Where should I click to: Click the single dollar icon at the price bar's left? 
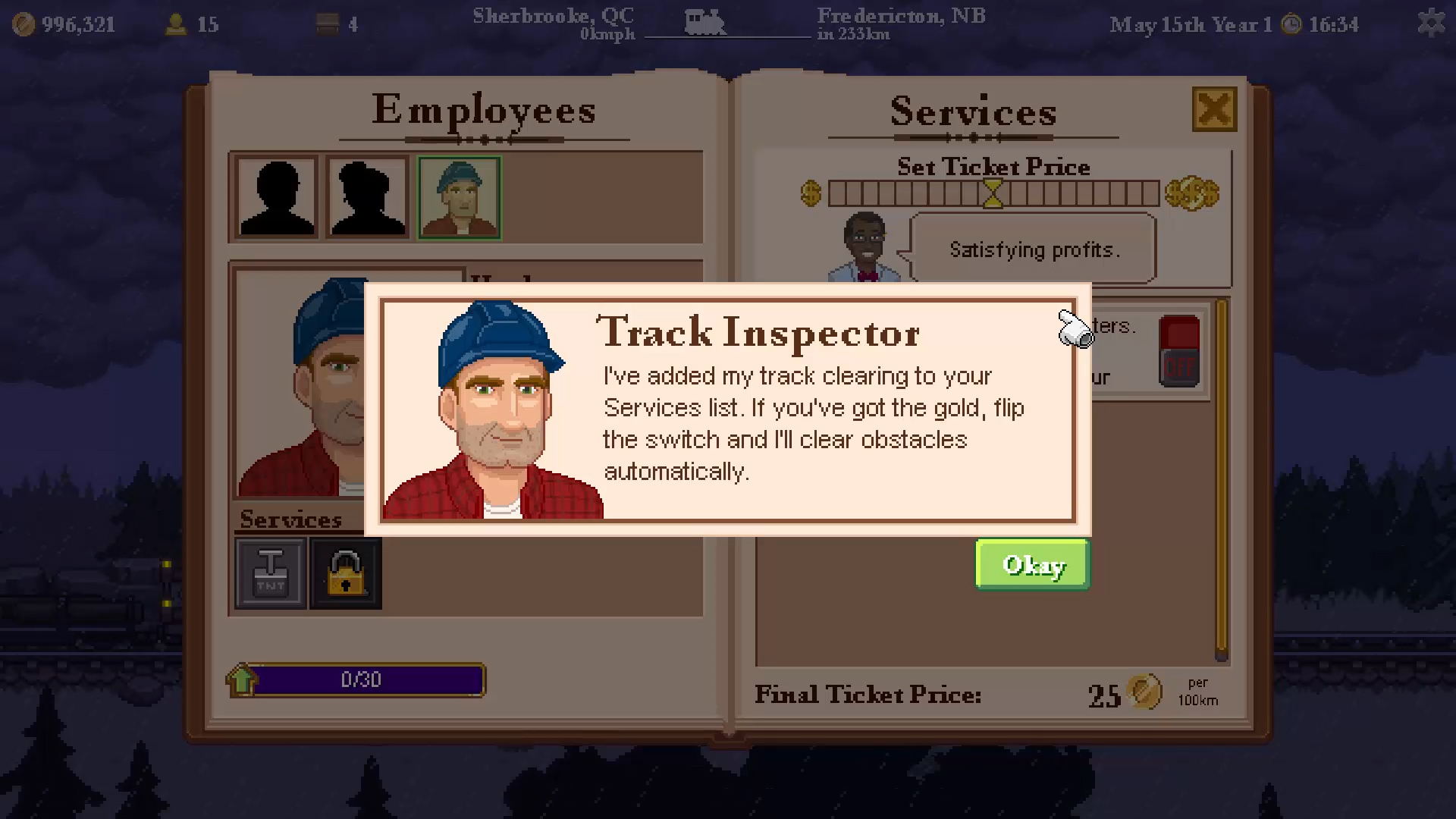click(x=809, y=193)
